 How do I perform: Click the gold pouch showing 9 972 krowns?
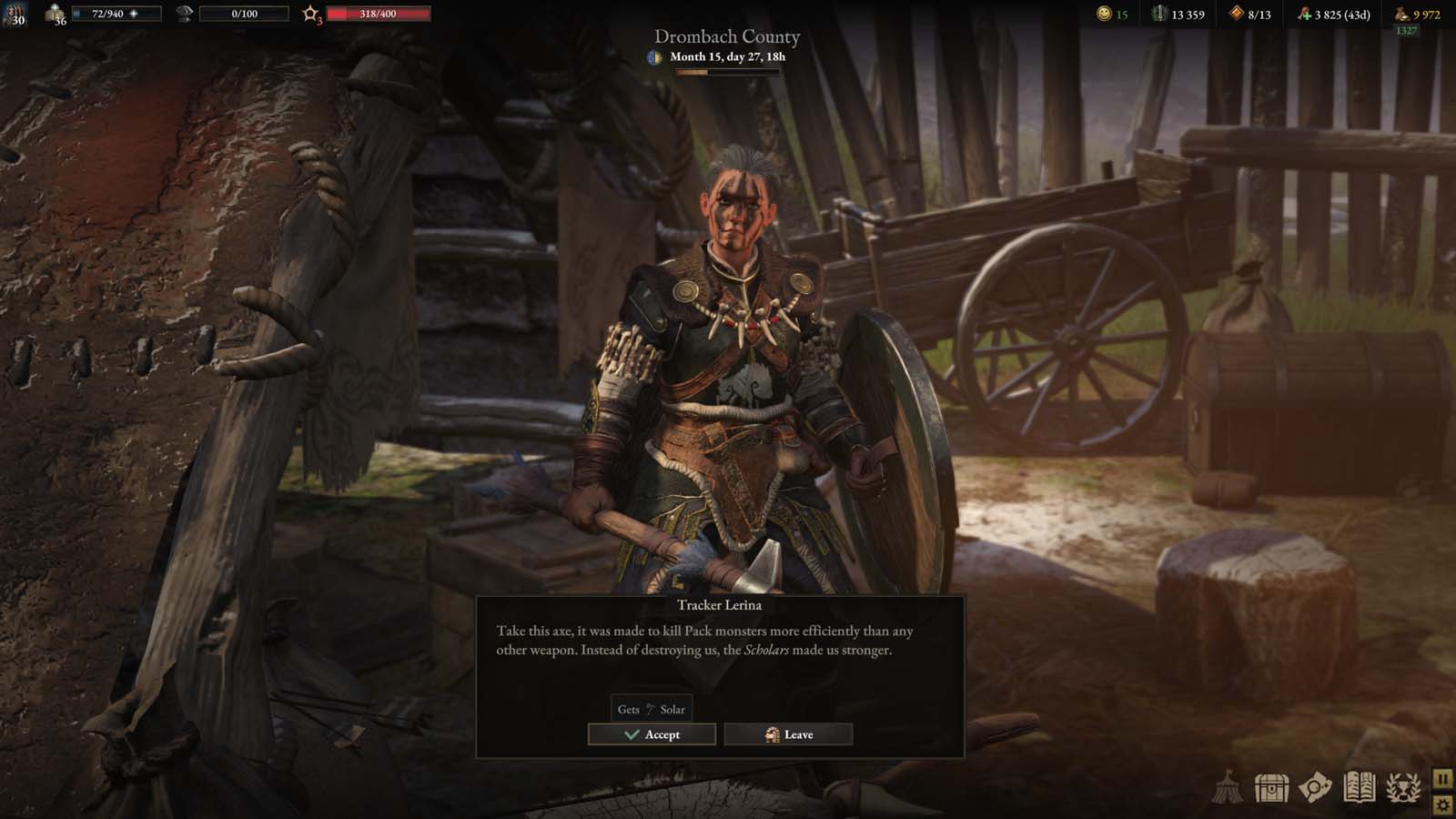(x=1404, y=15)
